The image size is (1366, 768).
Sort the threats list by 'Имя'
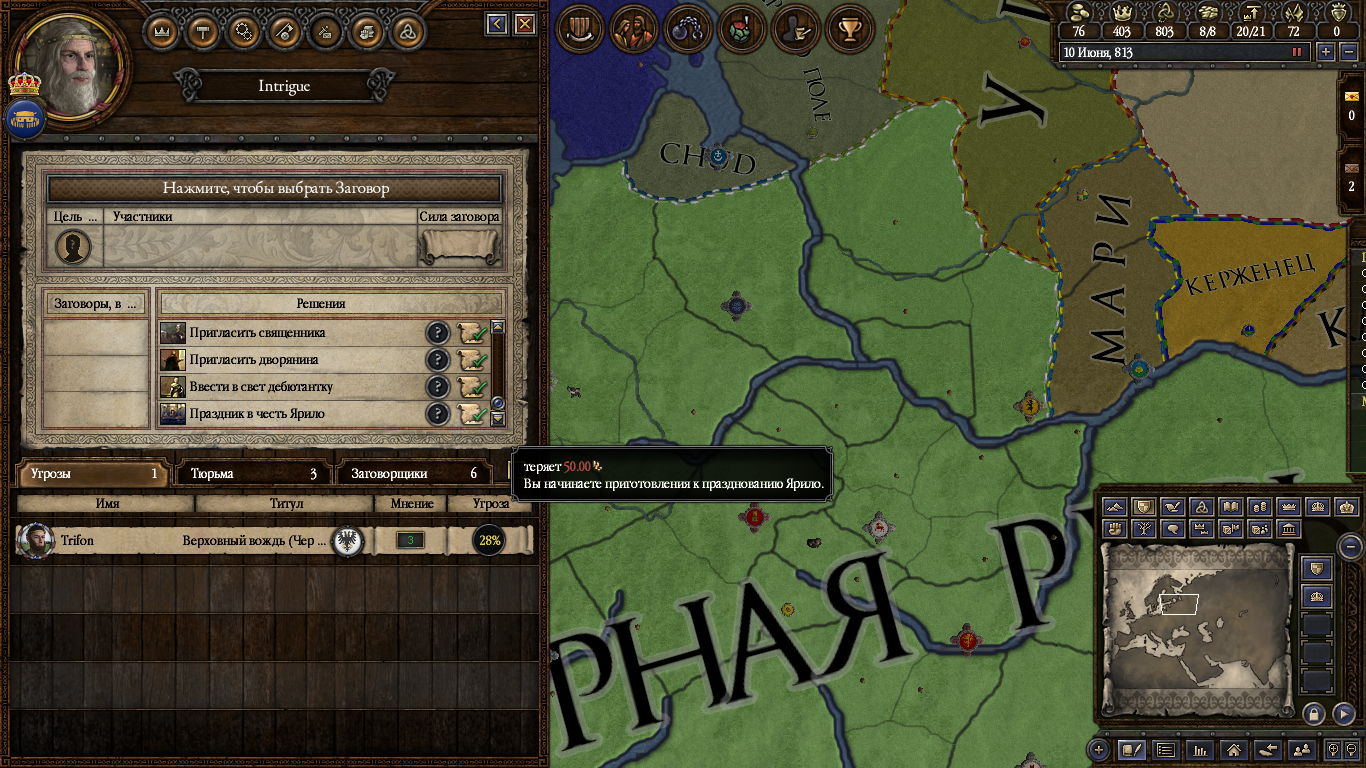(x=107, y=504)
